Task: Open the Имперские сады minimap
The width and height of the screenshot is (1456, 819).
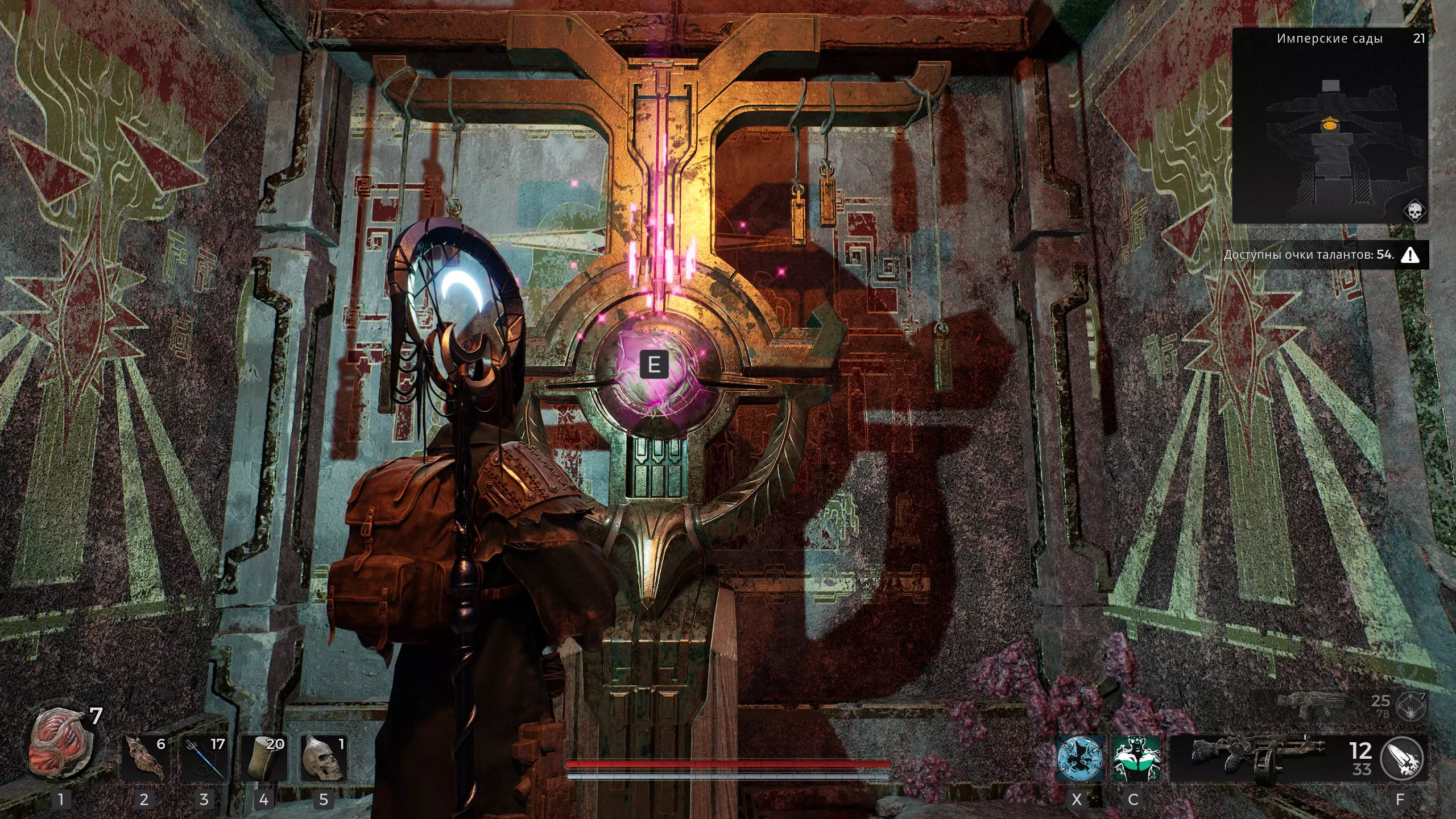Action: pos(1330,125)
